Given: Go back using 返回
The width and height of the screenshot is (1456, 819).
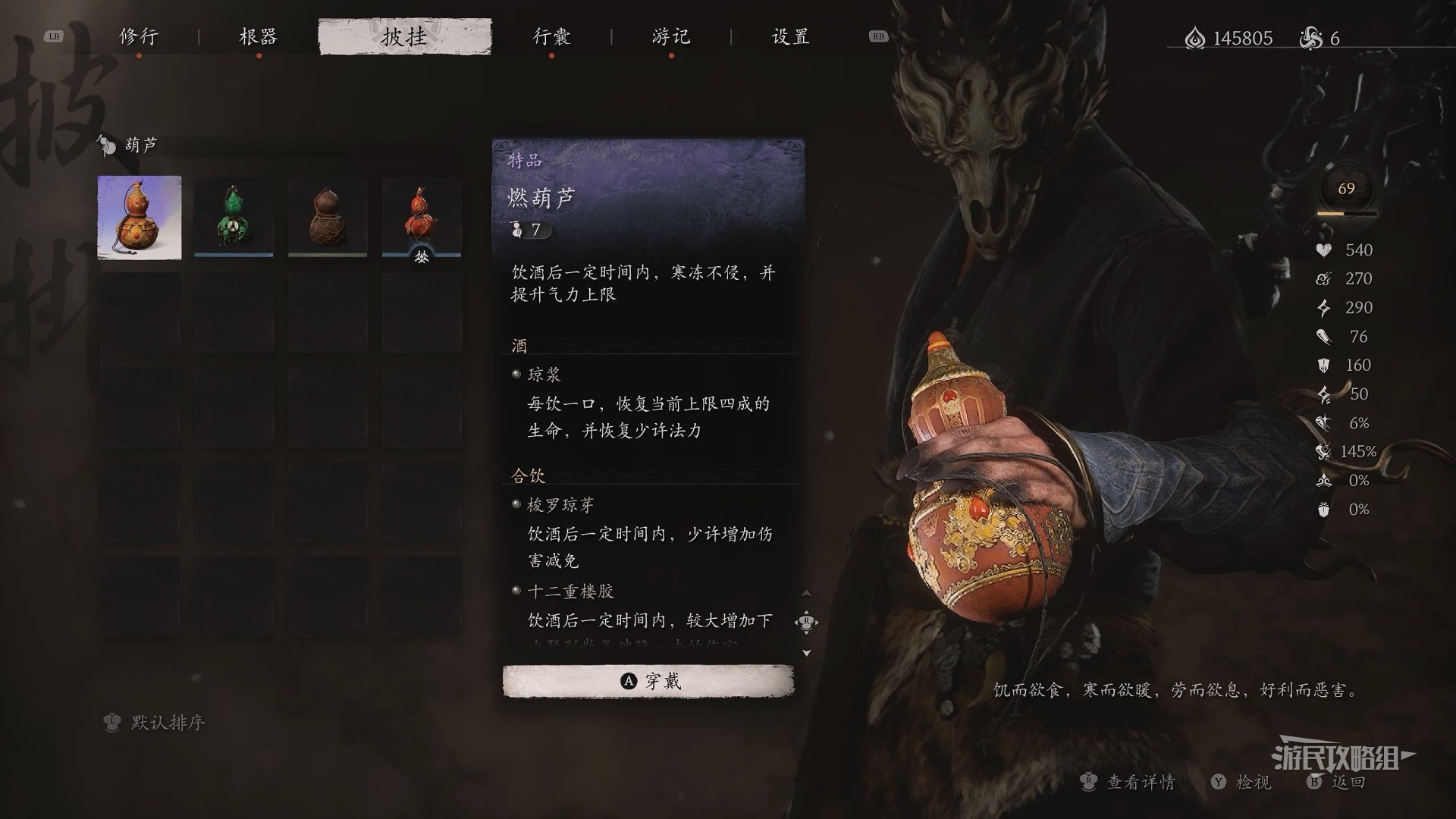Looking at the screenshot, I should [1338, 782].
